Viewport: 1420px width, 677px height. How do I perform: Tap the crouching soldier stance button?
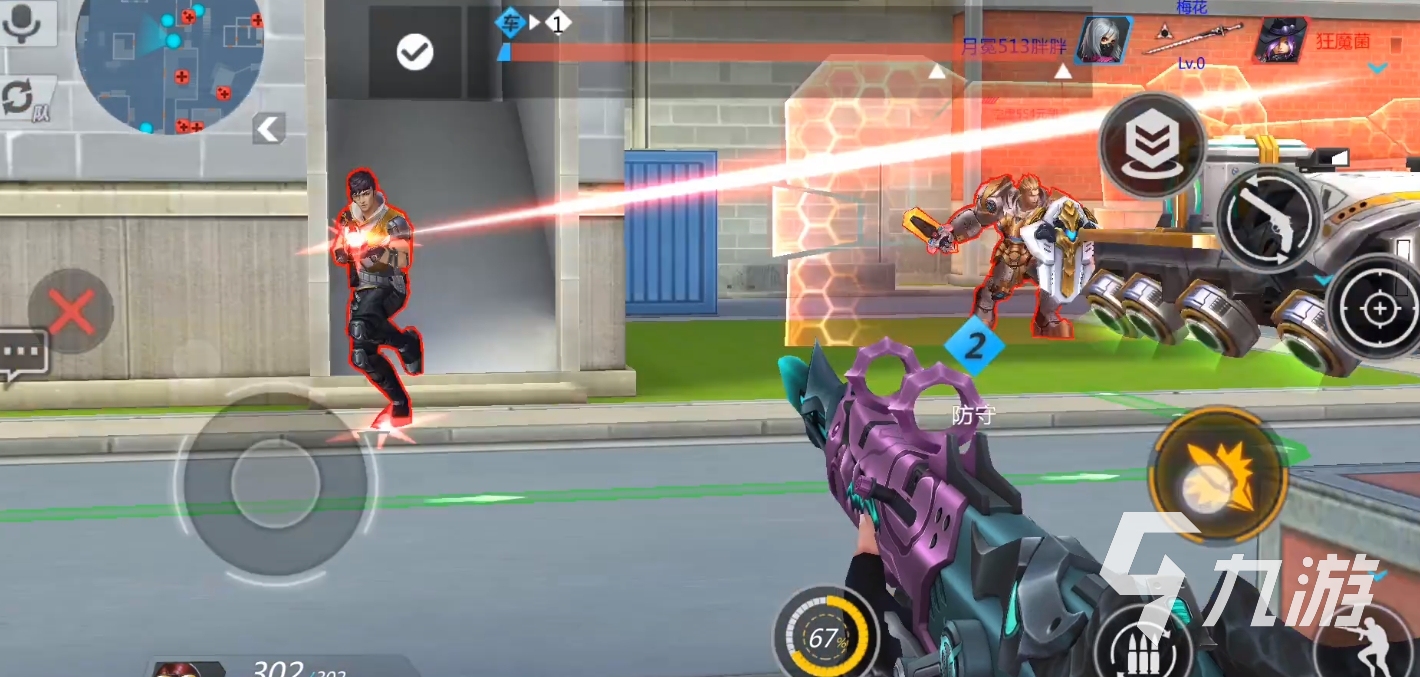[1370, 645]
